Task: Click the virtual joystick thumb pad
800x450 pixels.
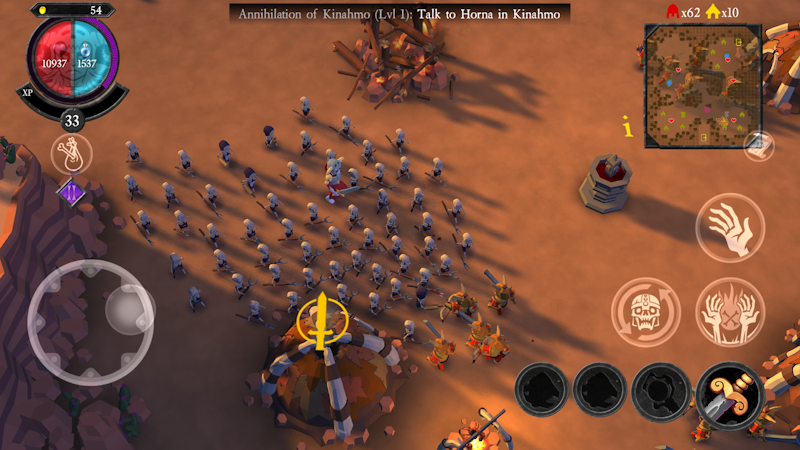Action: (128, 310)
